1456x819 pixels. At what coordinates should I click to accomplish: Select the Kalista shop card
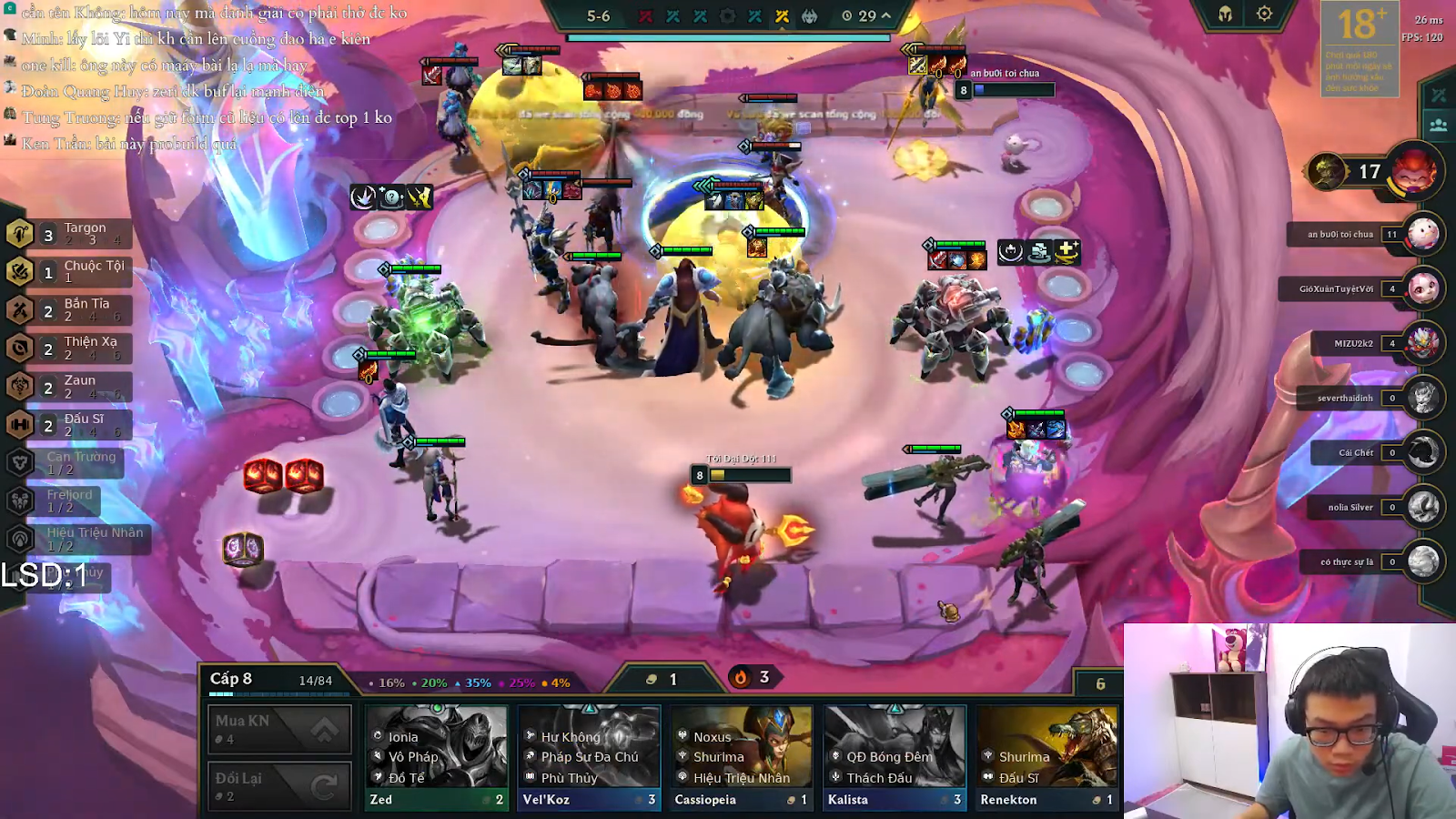click(895, 757)
